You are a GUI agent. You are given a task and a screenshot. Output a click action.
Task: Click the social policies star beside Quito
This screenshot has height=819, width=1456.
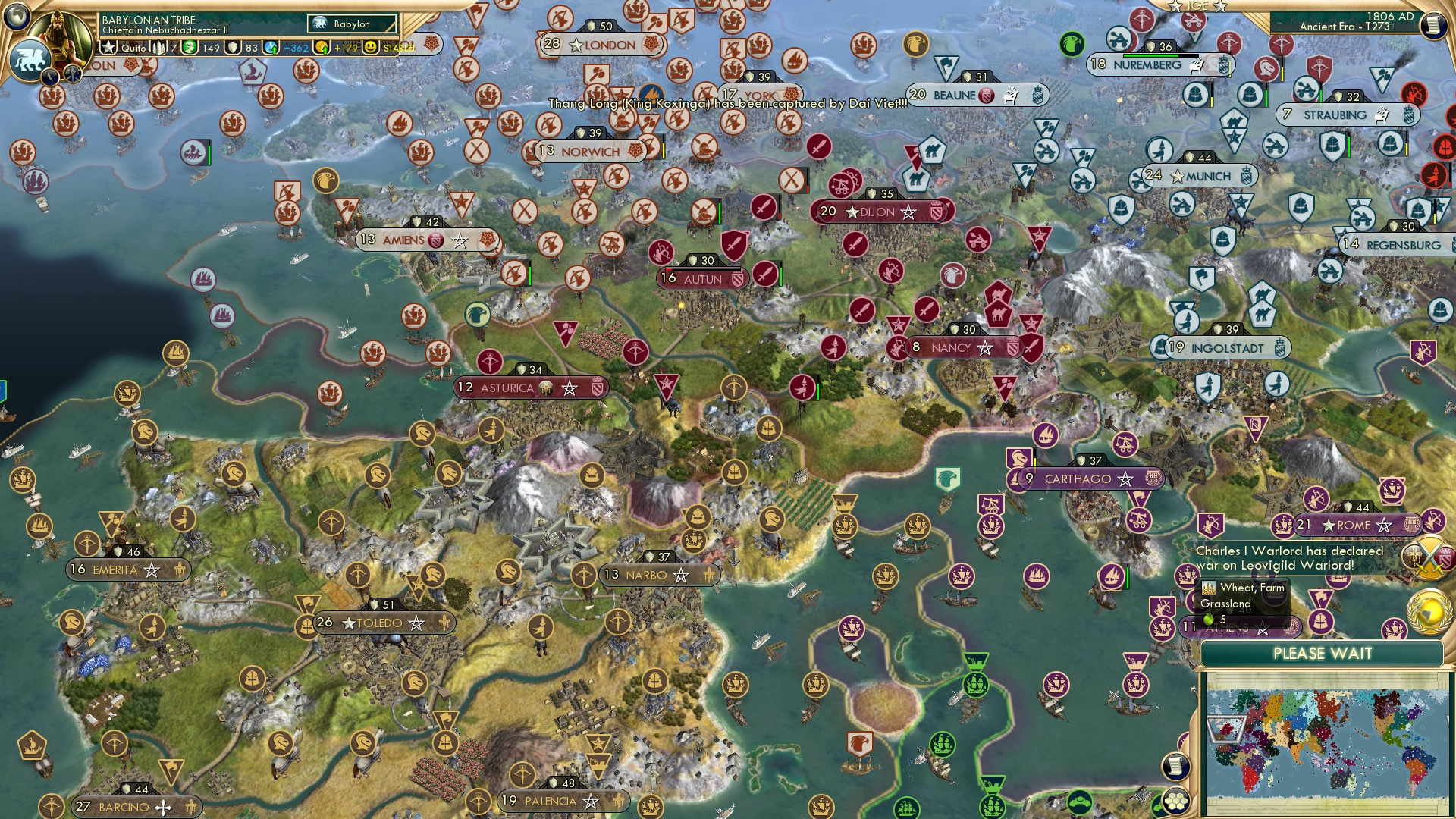110,47
